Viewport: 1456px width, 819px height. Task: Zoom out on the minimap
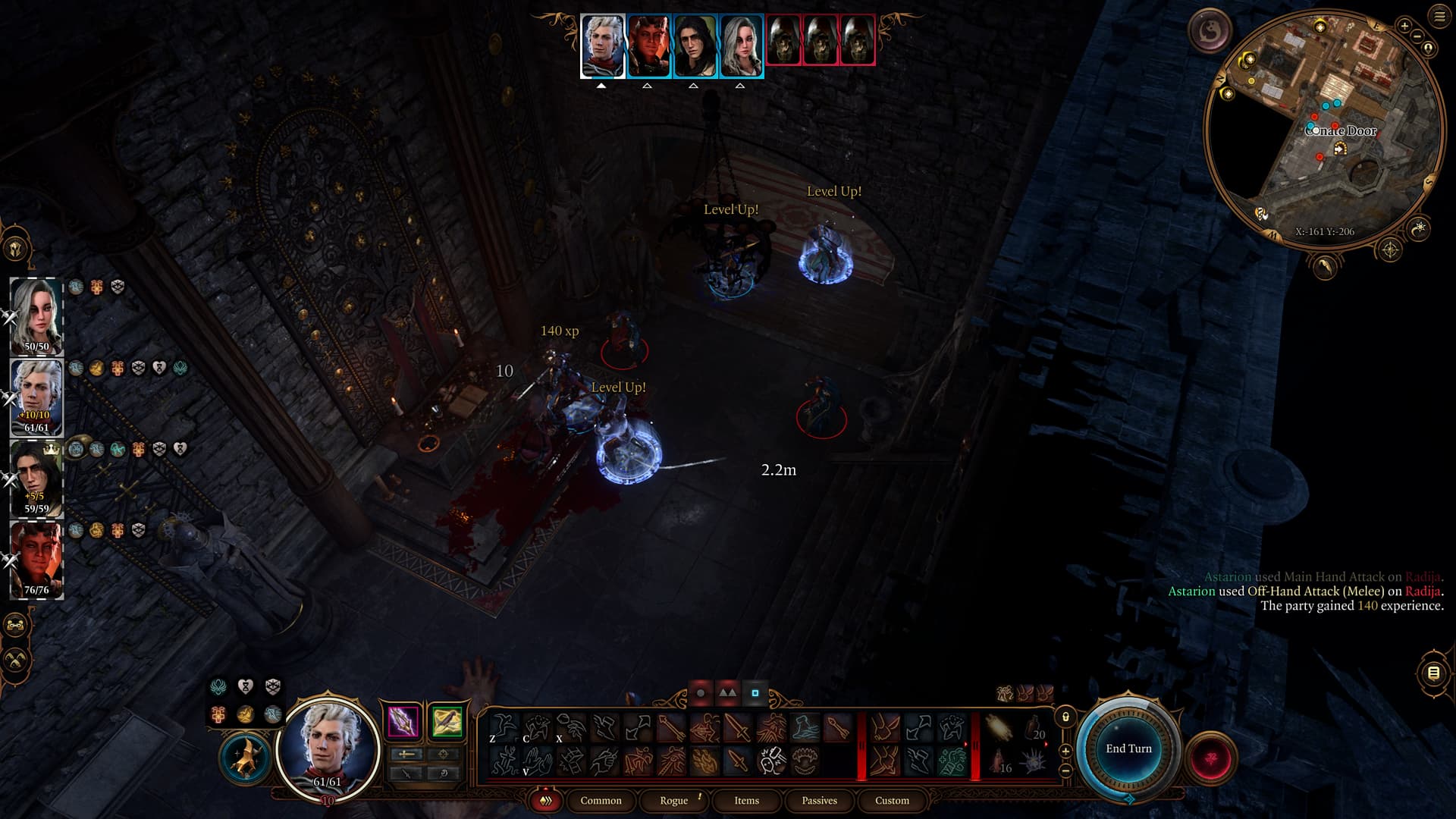click(x=1417, y=36)
